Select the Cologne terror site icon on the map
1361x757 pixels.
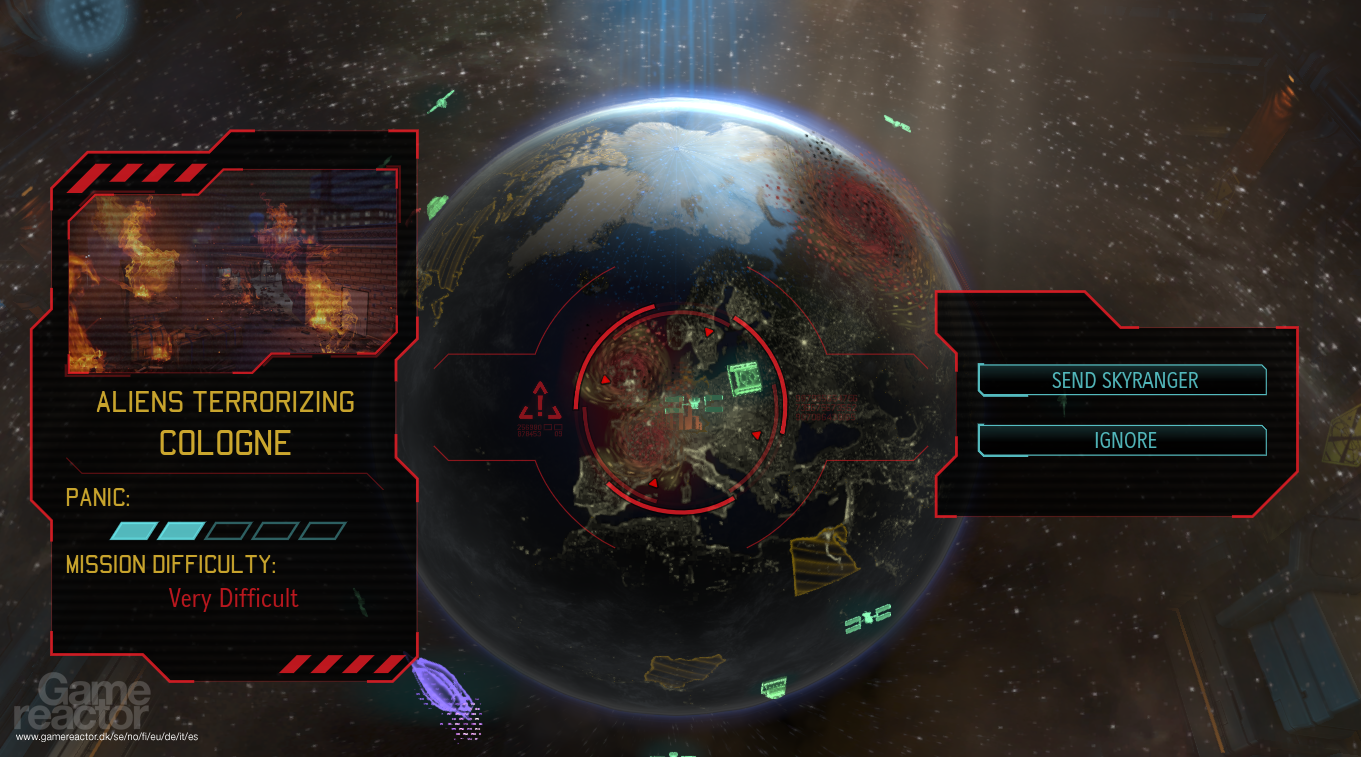692,403
